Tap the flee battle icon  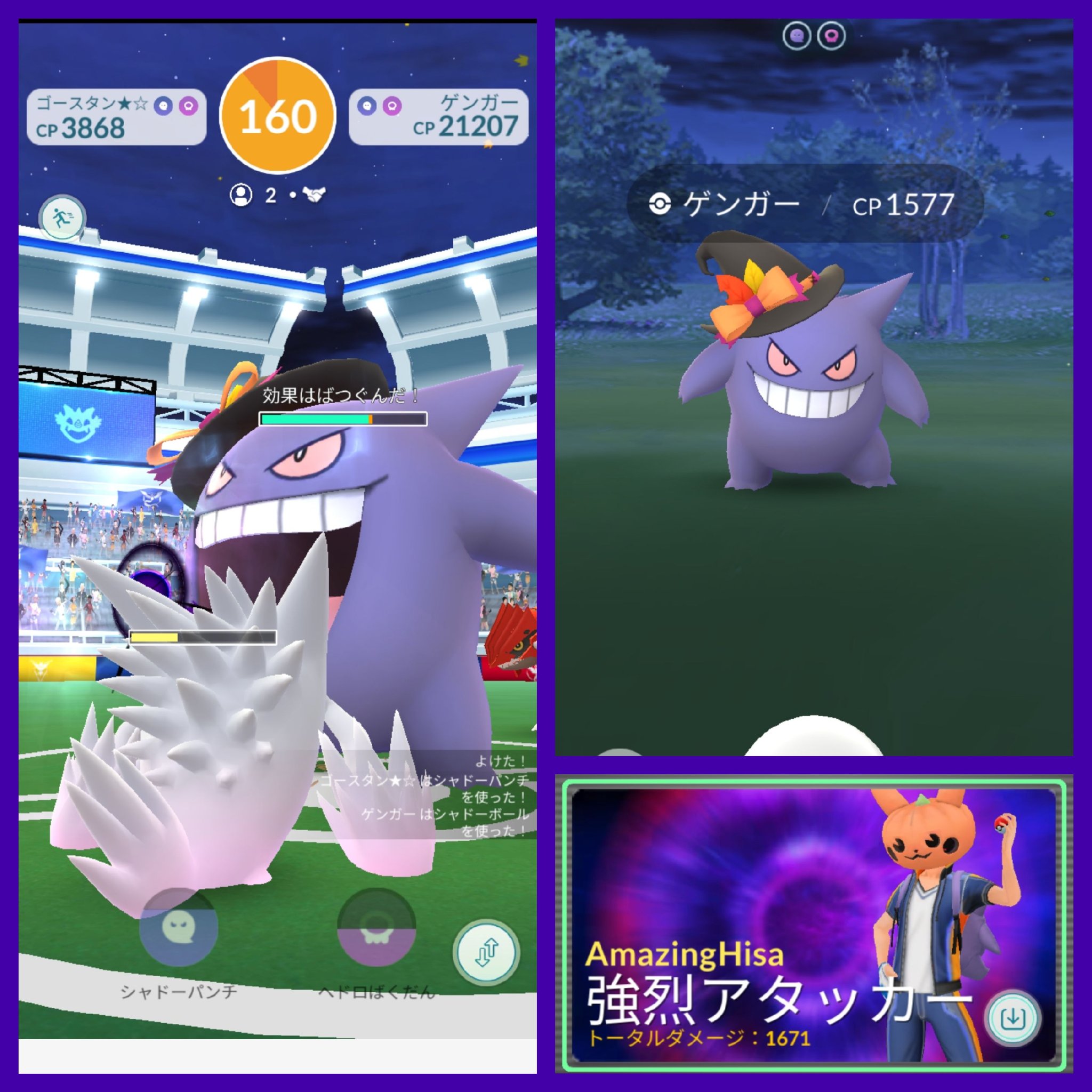63,218
